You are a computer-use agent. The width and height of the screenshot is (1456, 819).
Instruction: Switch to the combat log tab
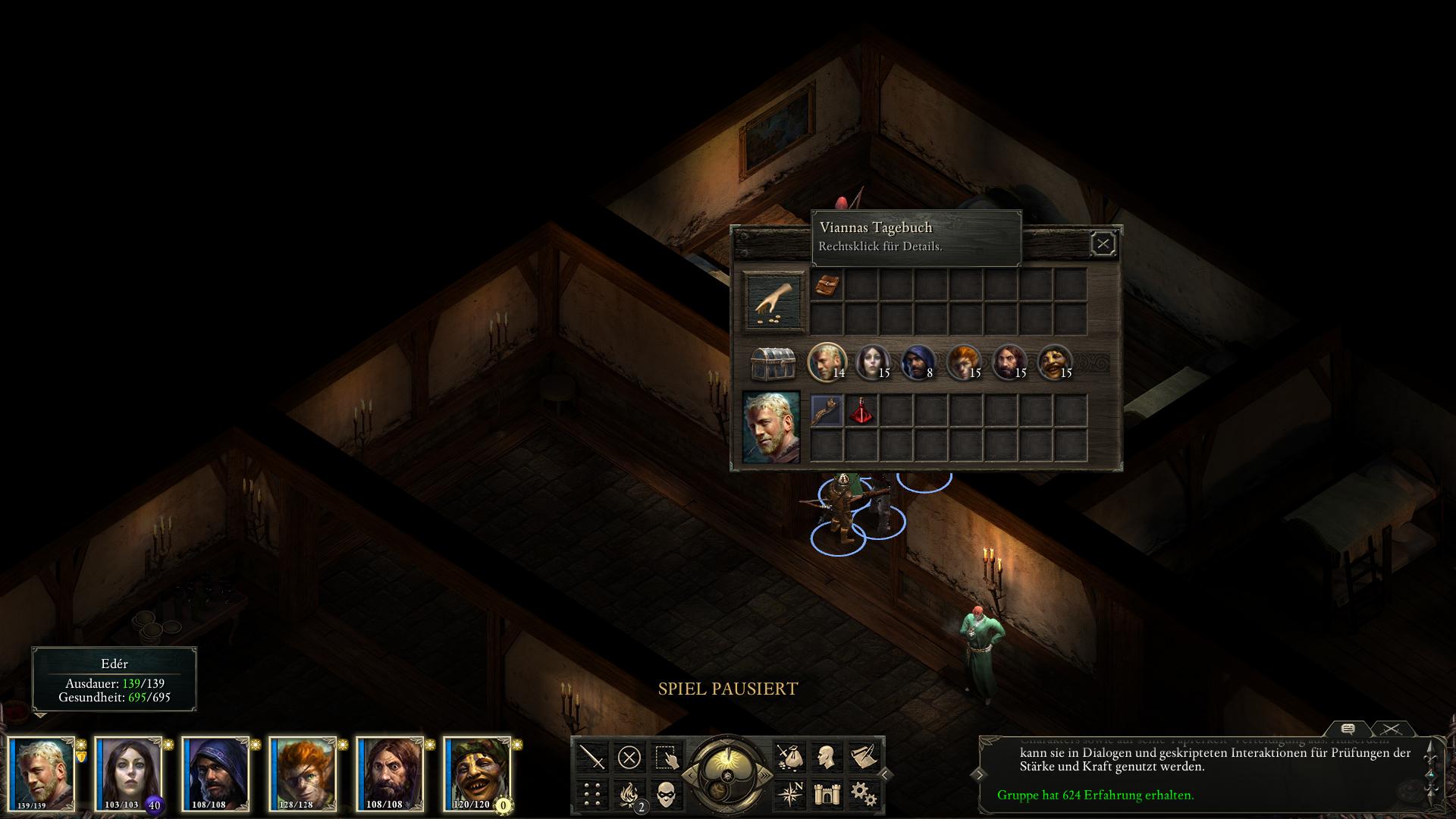(1391, 729)
